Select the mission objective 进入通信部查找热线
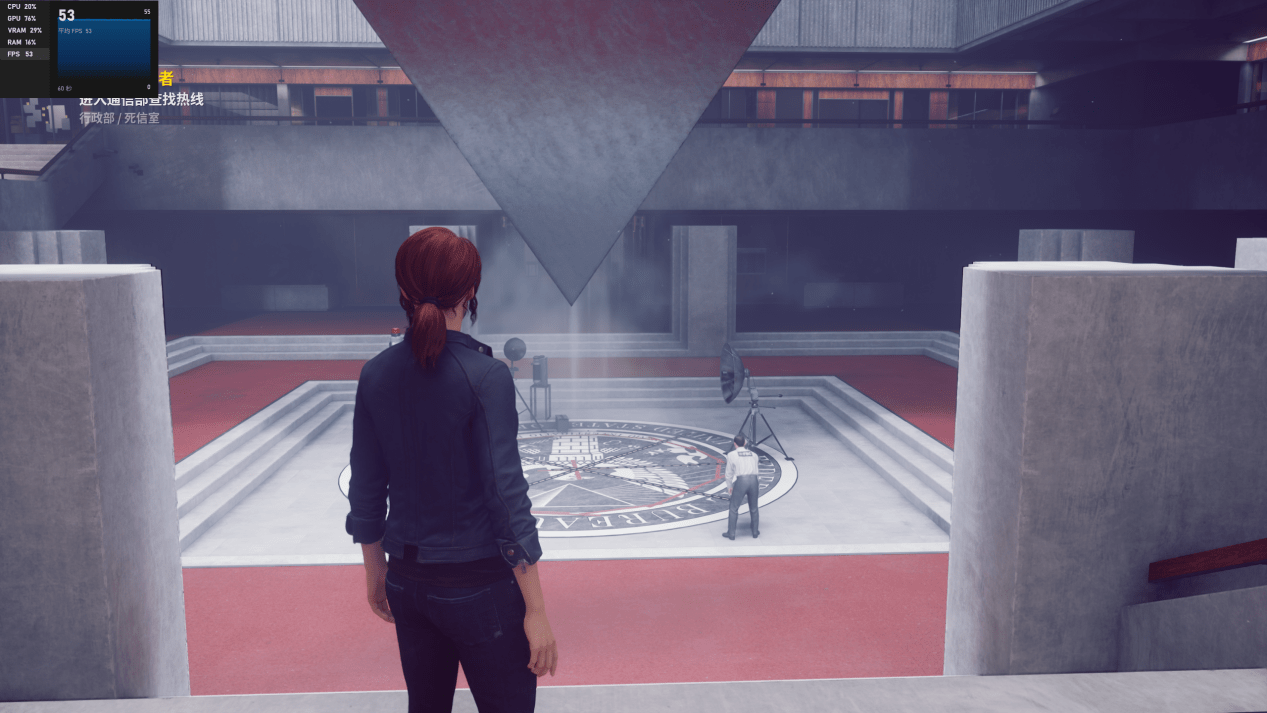The image size is (1267, 713). pyautogui.click(x=142, y=99)
